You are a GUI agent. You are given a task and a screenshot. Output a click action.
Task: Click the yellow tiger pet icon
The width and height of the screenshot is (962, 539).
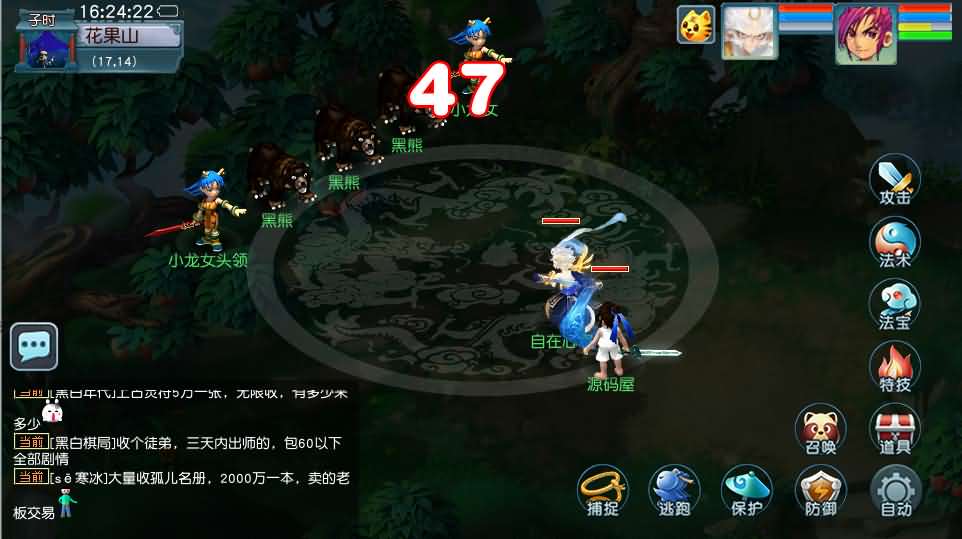click(696, 25)
